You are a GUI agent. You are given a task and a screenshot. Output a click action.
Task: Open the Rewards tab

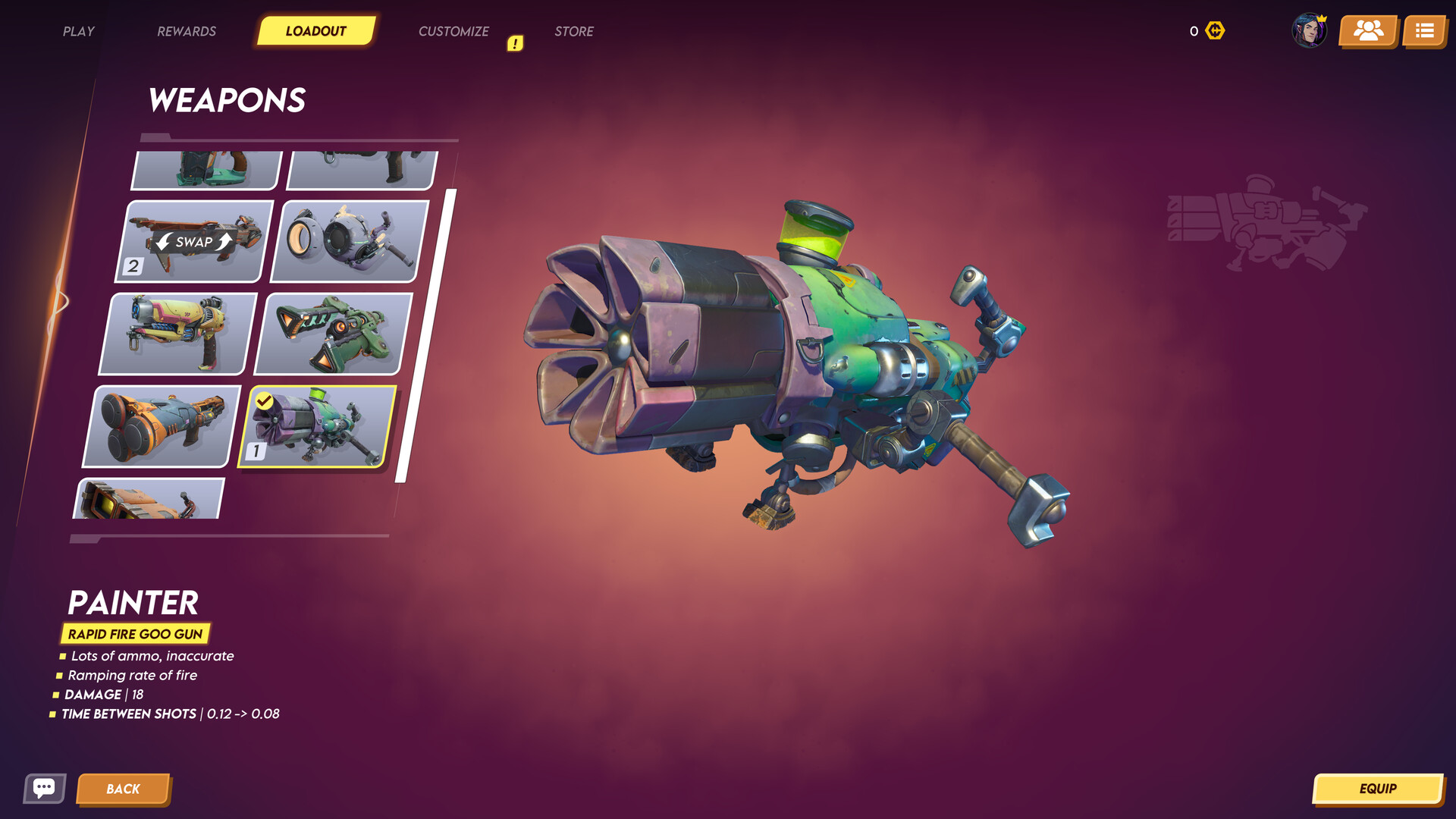pos(186,31)
